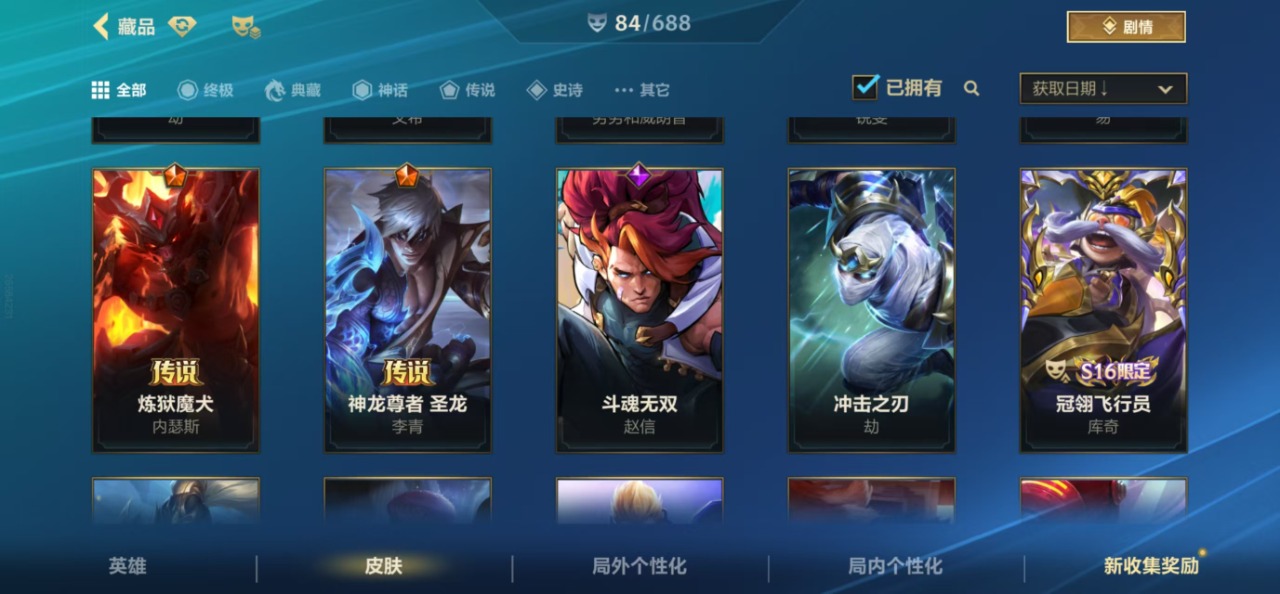
Task: Click the magnifying glass search icon
Action: coord(971,88)
